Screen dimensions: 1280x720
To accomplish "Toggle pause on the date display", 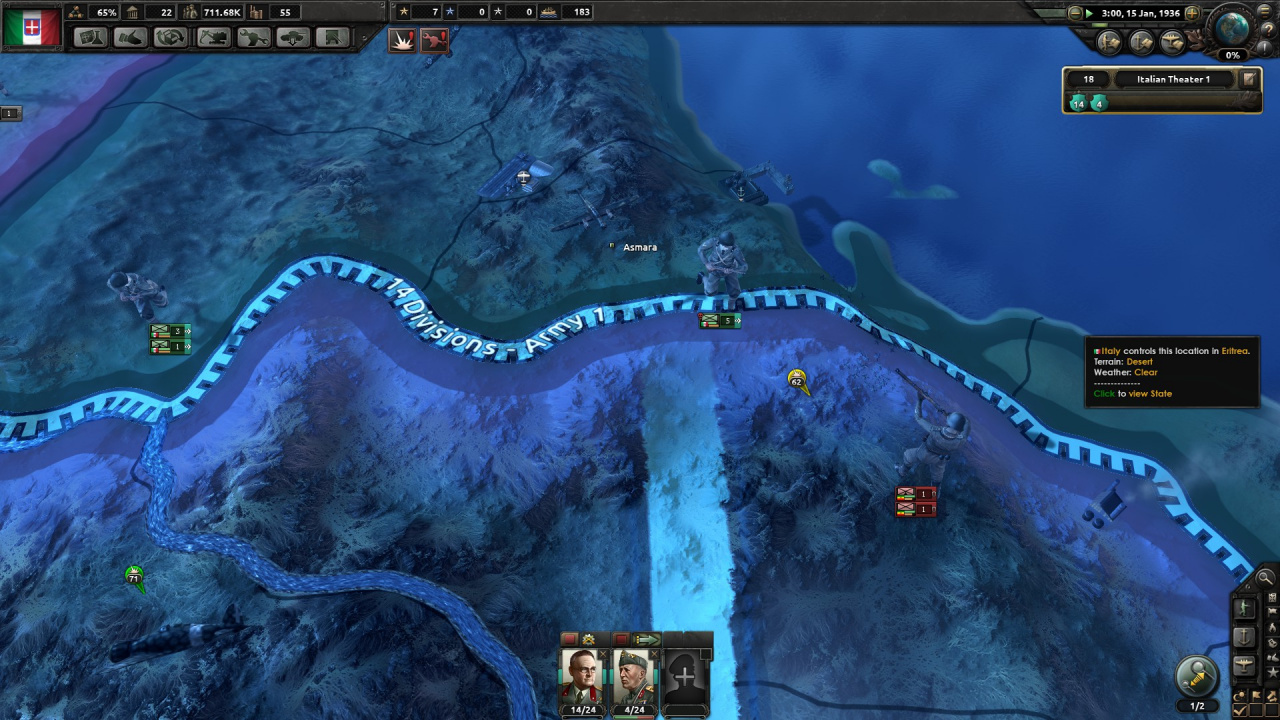I will [x=1139, y=13].
